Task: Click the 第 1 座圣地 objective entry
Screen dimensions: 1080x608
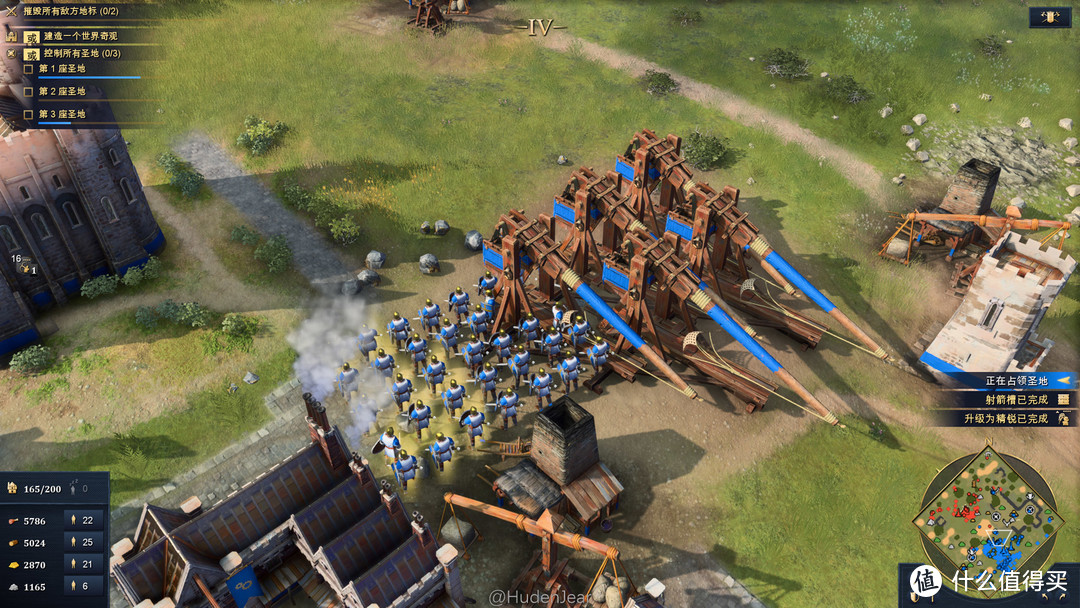Action: tap(62, 69)
